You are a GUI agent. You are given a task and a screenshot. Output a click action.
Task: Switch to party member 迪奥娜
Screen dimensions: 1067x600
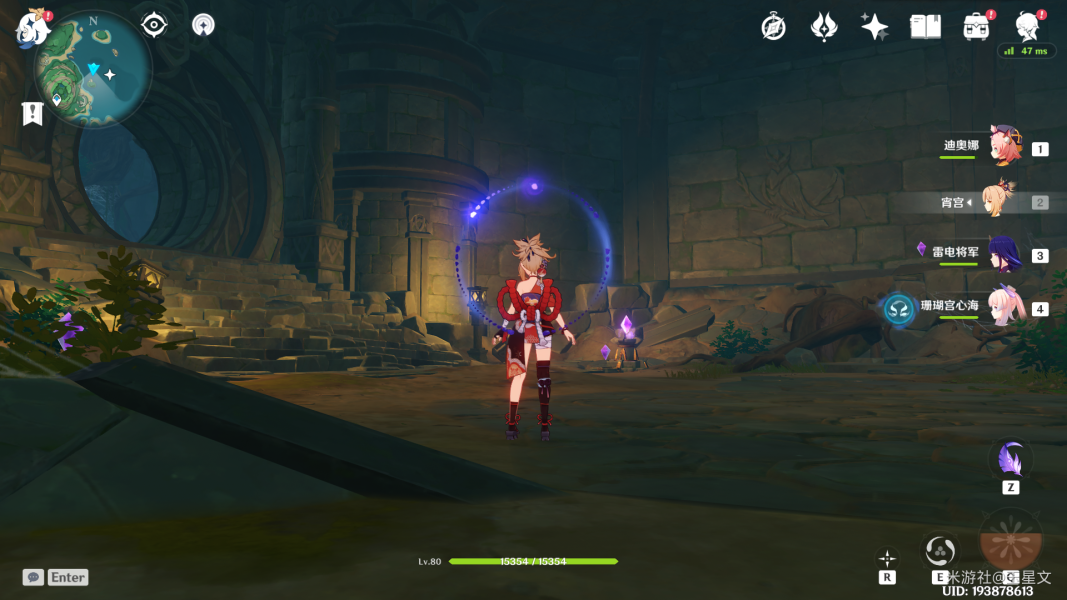click(x=1003, y=148)
